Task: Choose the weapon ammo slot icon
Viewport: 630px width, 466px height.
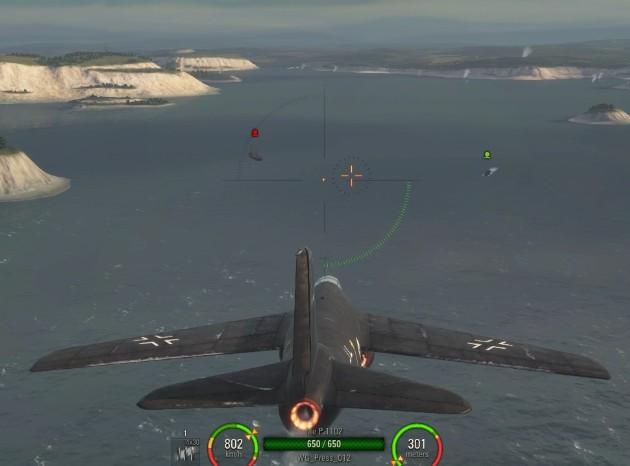Action: pos(186,450)
